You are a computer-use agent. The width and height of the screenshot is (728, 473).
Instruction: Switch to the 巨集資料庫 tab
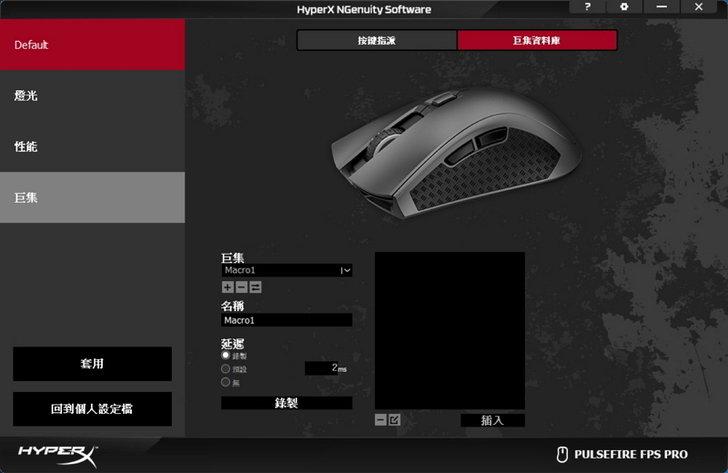pos(537,40)
